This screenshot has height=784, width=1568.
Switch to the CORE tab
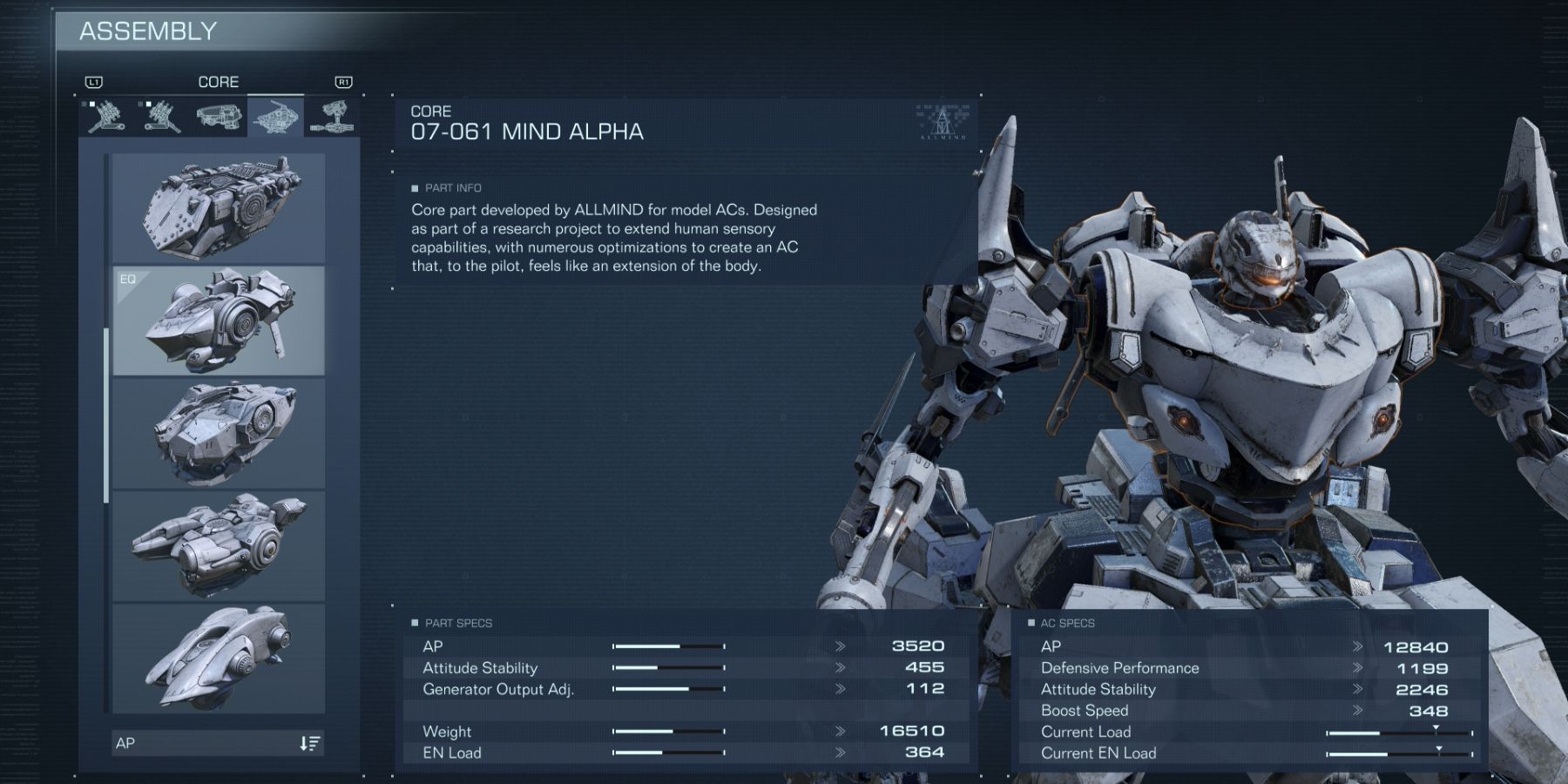coord(219,82)
